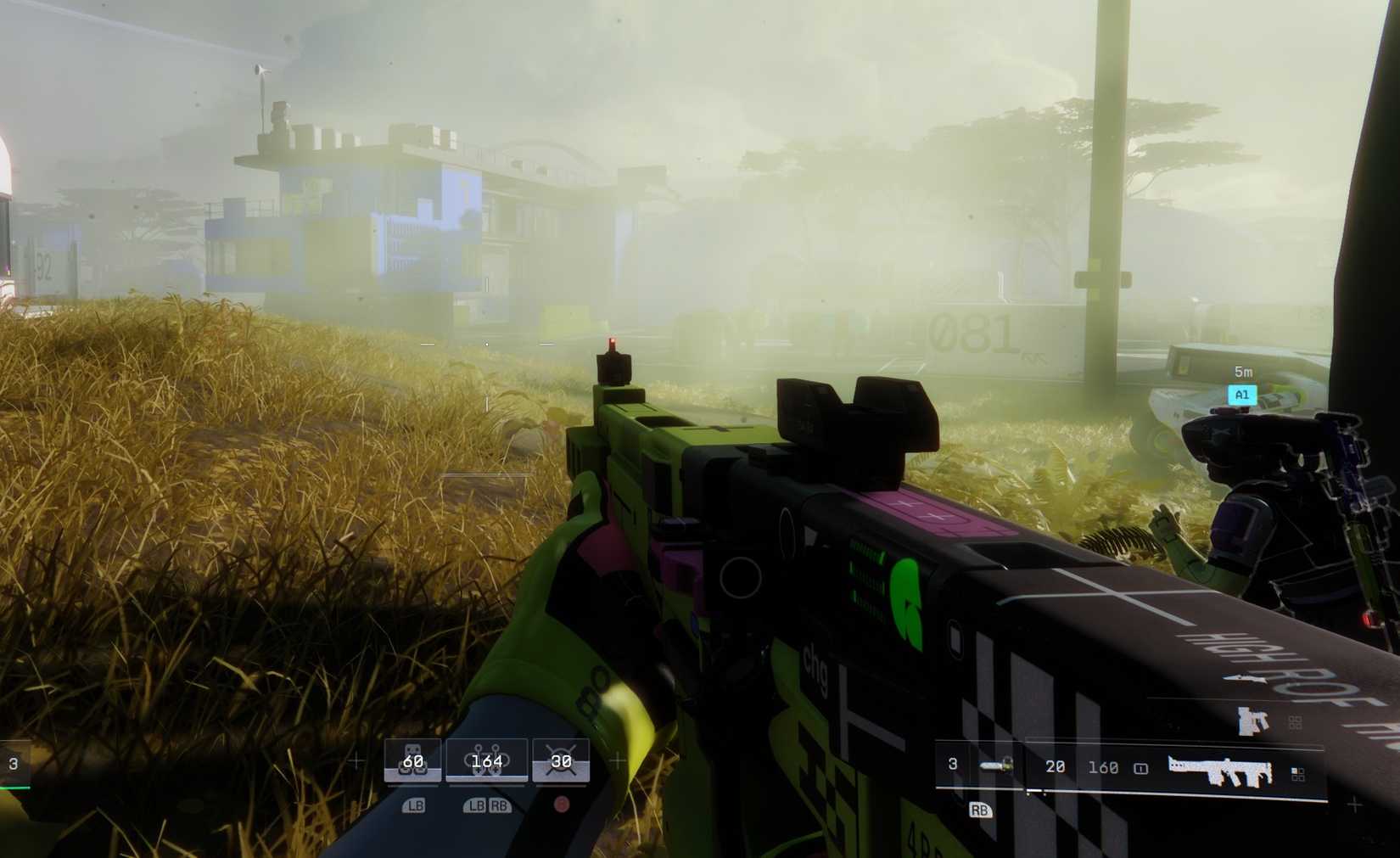This screenshot has width=1400, height=858.
Task: Choose the equipped rifle weapon icon
Action: 1220,770
